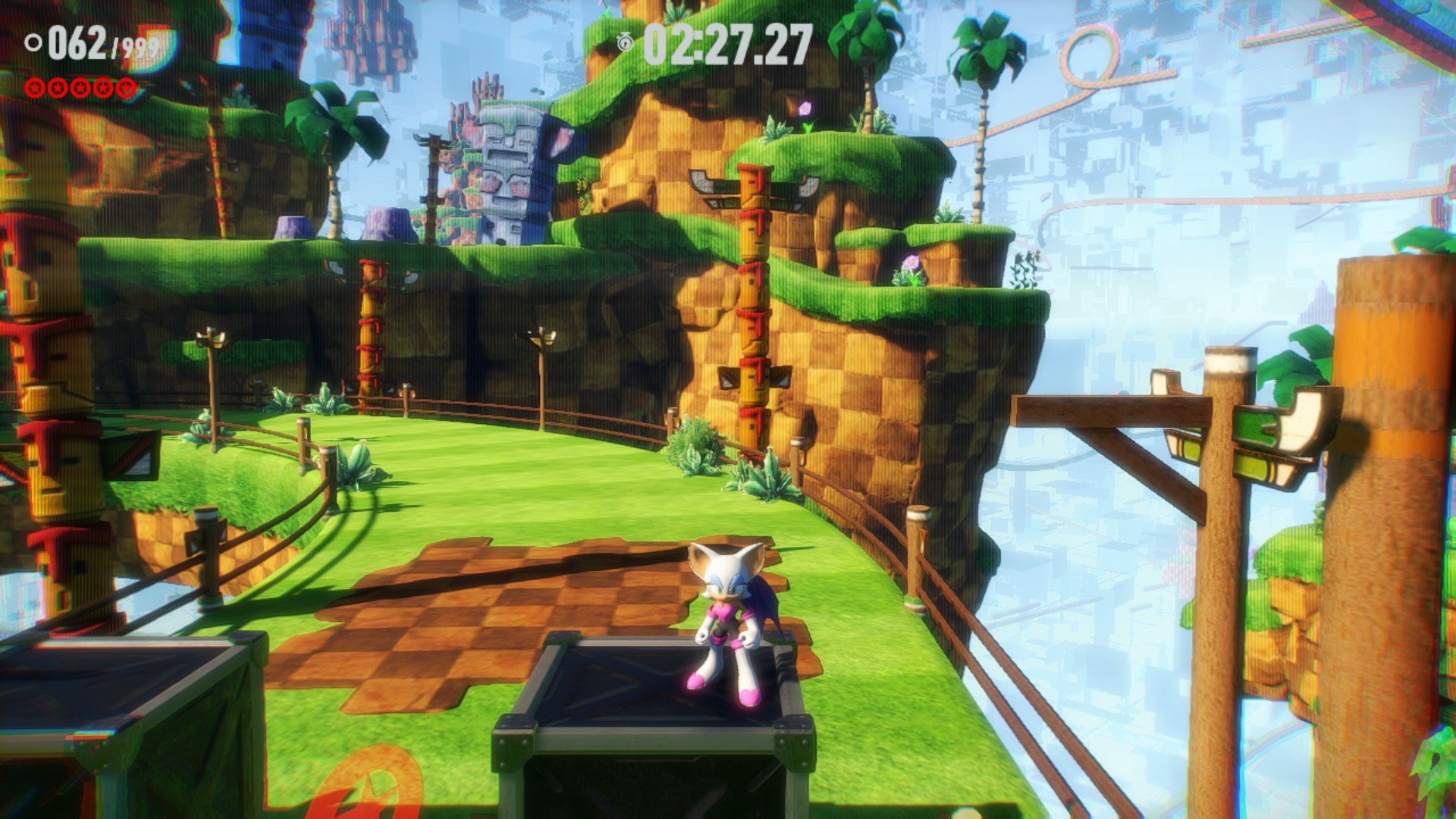Click Rouge standing on the crate
The width and height of the screenshot is (1456, 819).
(x=724, y=614)
